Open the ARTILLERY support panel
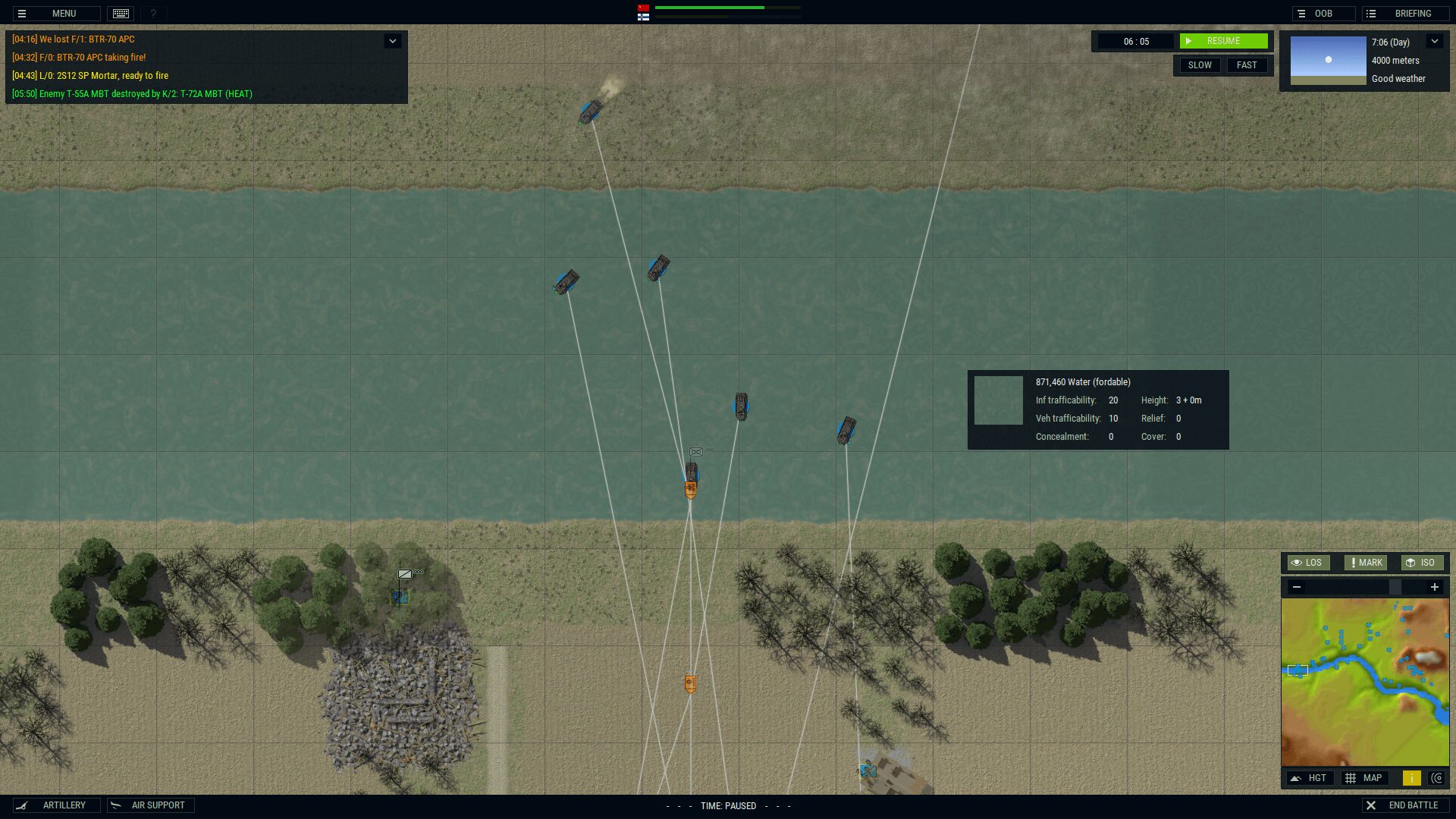Viewport: 1456px width, 819px height. [56, 805]
